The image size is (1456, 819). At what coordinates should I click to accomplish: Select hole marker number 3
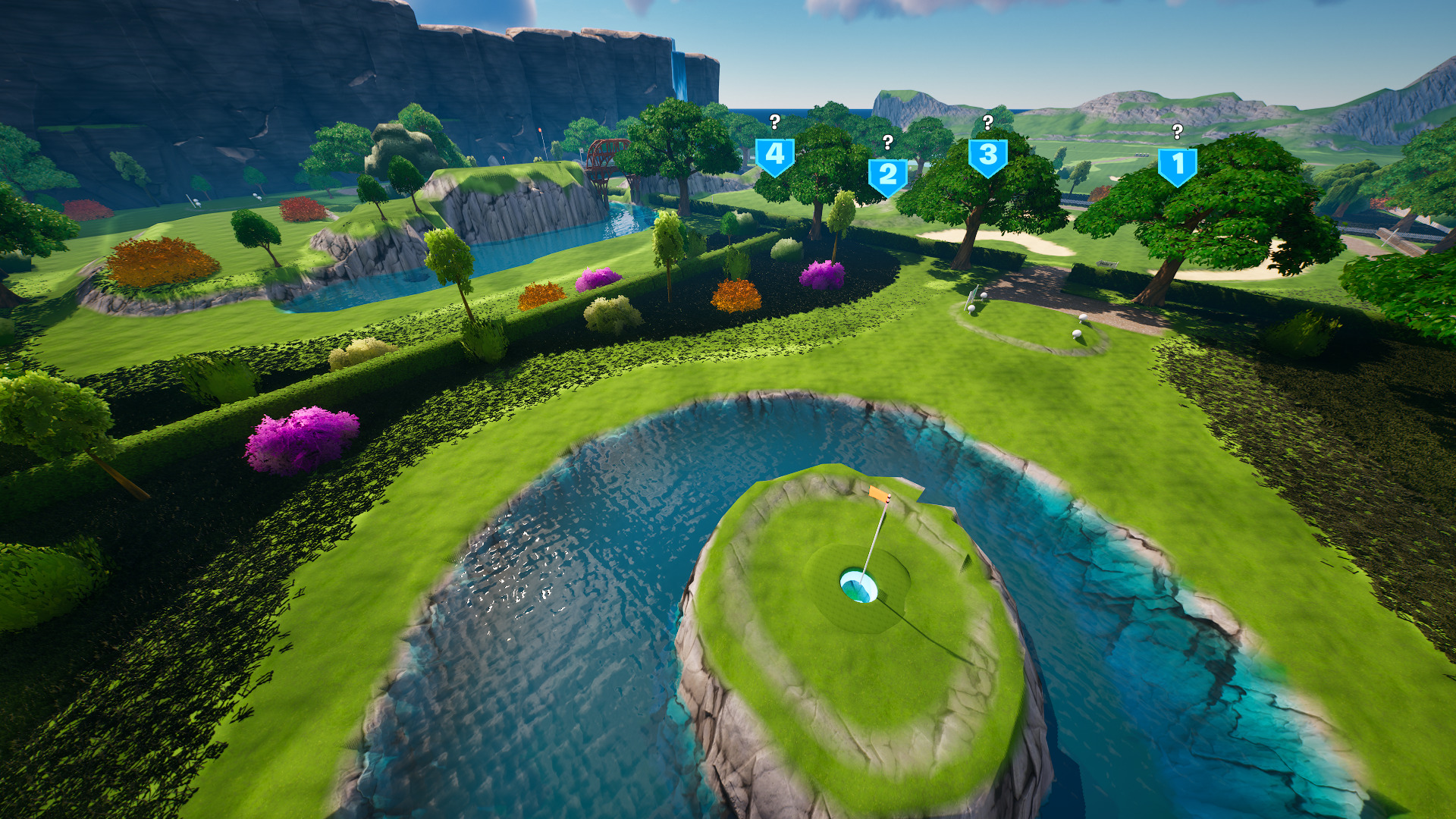tap(987, 155)
